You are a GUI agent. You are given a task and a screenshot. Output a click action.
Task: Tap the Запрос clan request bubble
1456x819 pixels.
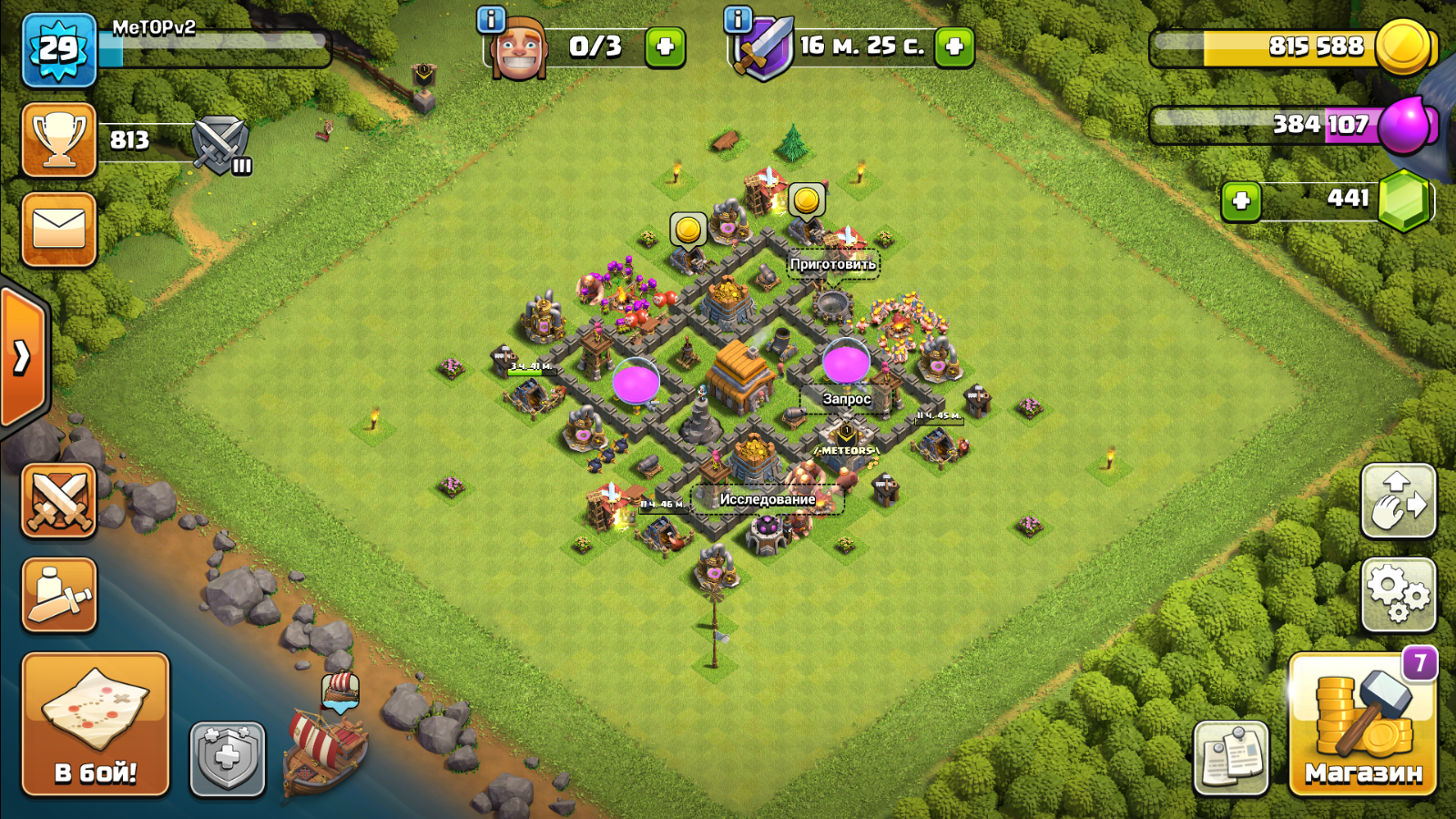point(846,398)
